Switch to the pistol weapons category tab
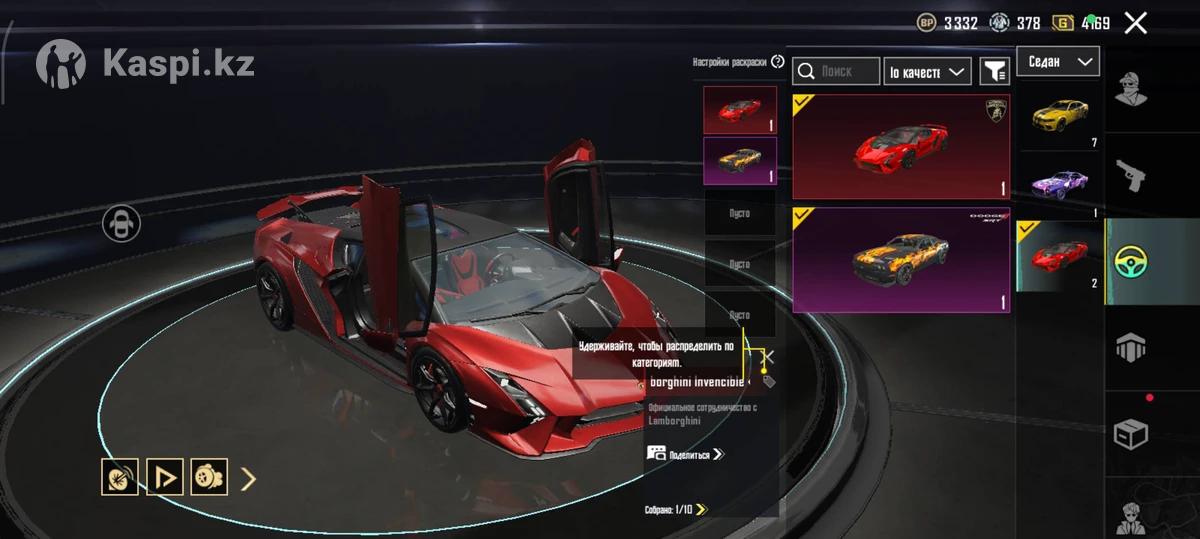This screenshot has height=539, width=1200. (1131, 174)
